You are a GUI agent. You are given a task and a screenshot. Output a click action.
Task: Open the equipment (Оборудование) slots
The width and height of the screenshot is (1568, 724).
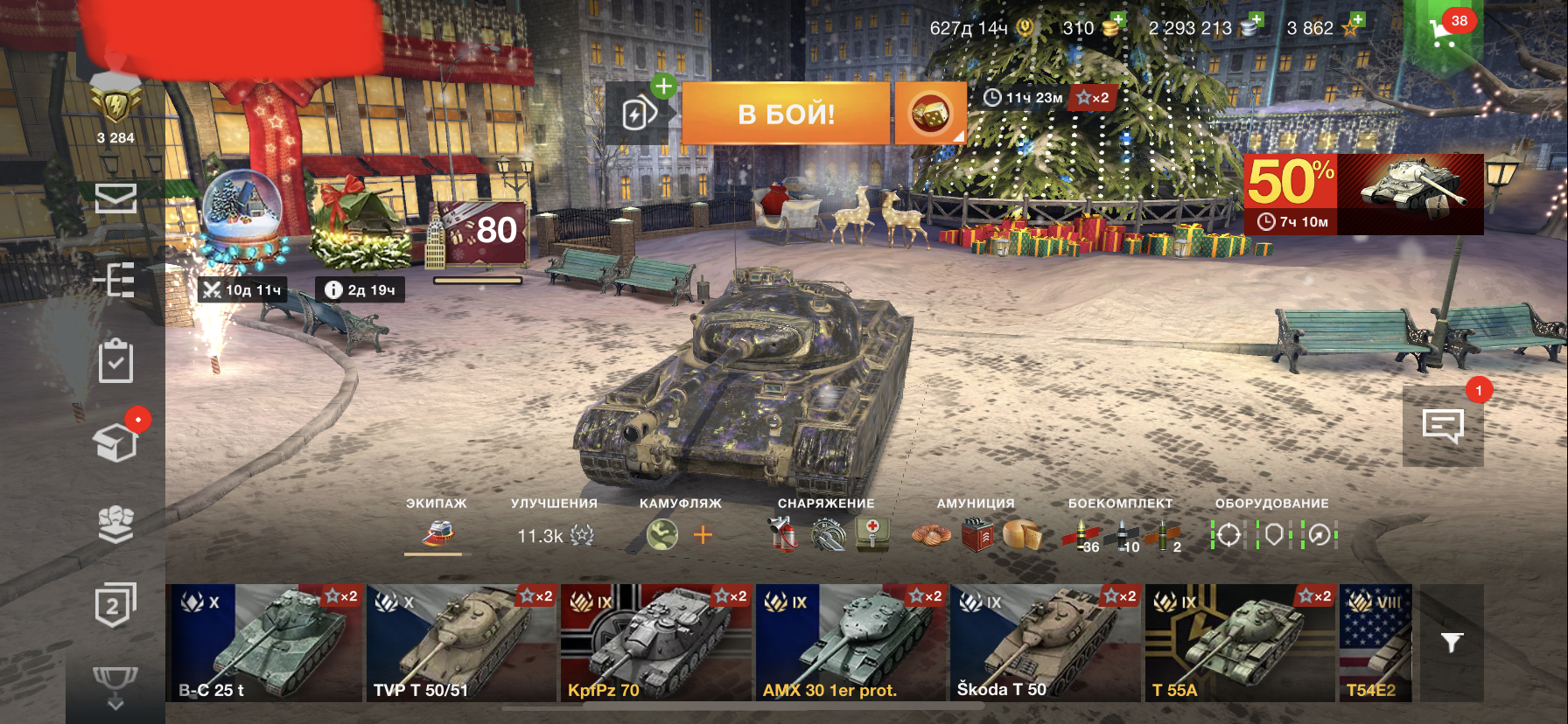coord(1273,534)
